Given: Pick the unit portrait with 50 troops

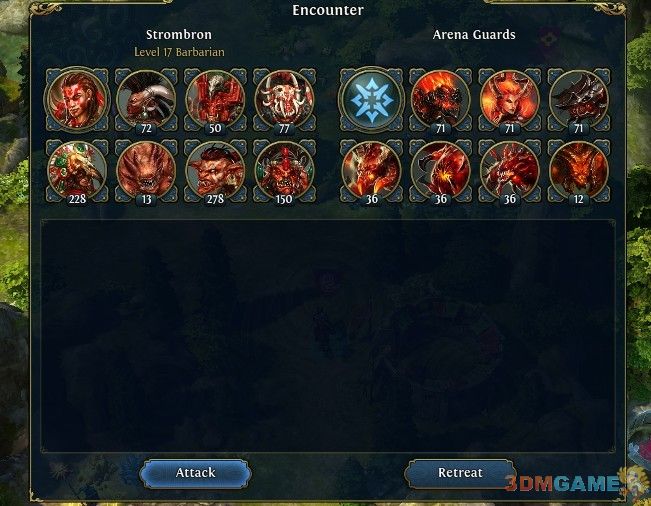Looking at the screenshot, I should (x=216, y=99).
